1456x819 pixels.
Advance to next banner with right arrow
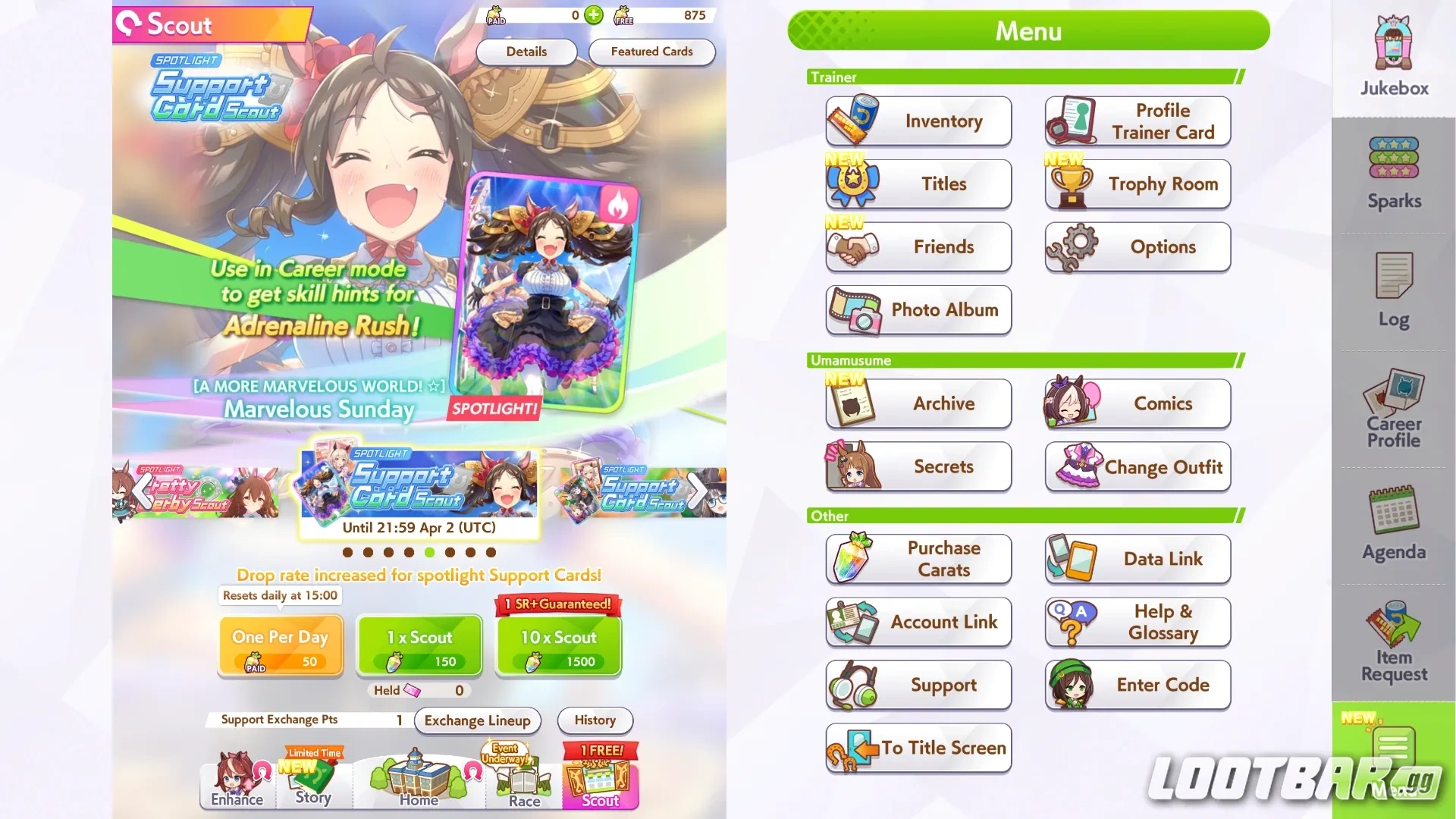698,491
